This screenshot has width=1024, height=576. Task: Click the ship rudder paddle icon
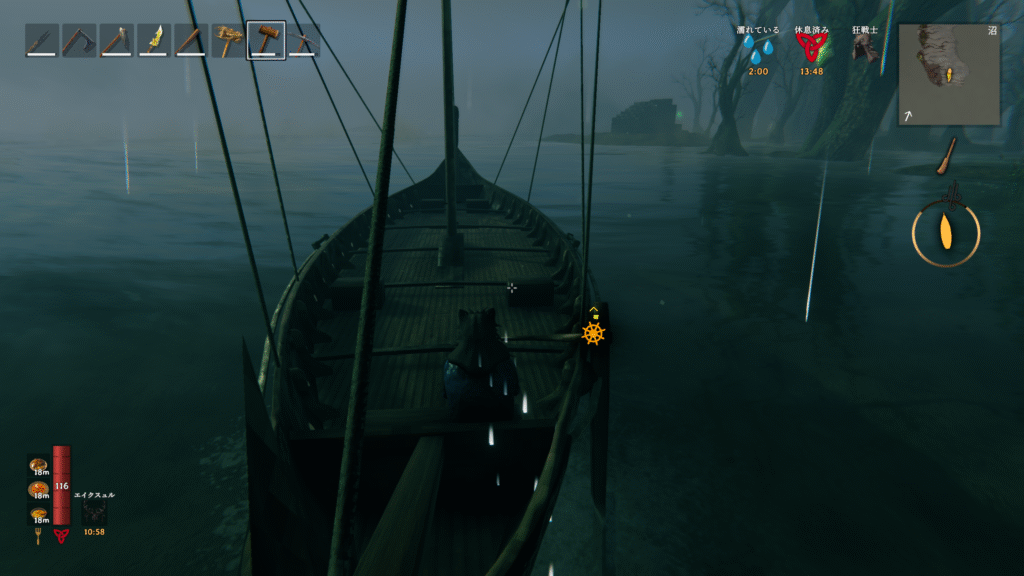tap(947, 156)
